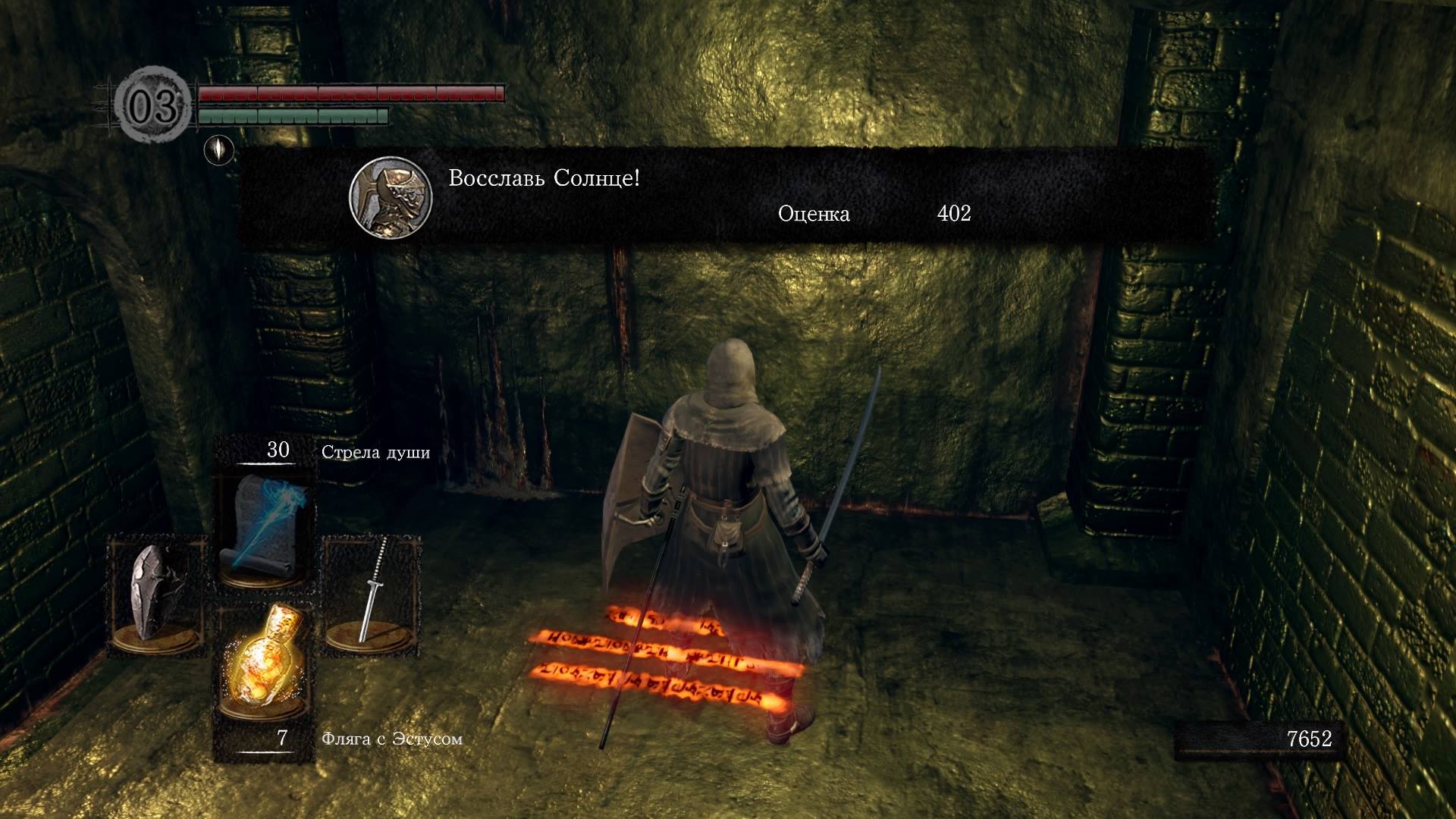This screenshot has height=819, width=1456.
Task: Click the knight portrait in message
Action: (391, 196)
